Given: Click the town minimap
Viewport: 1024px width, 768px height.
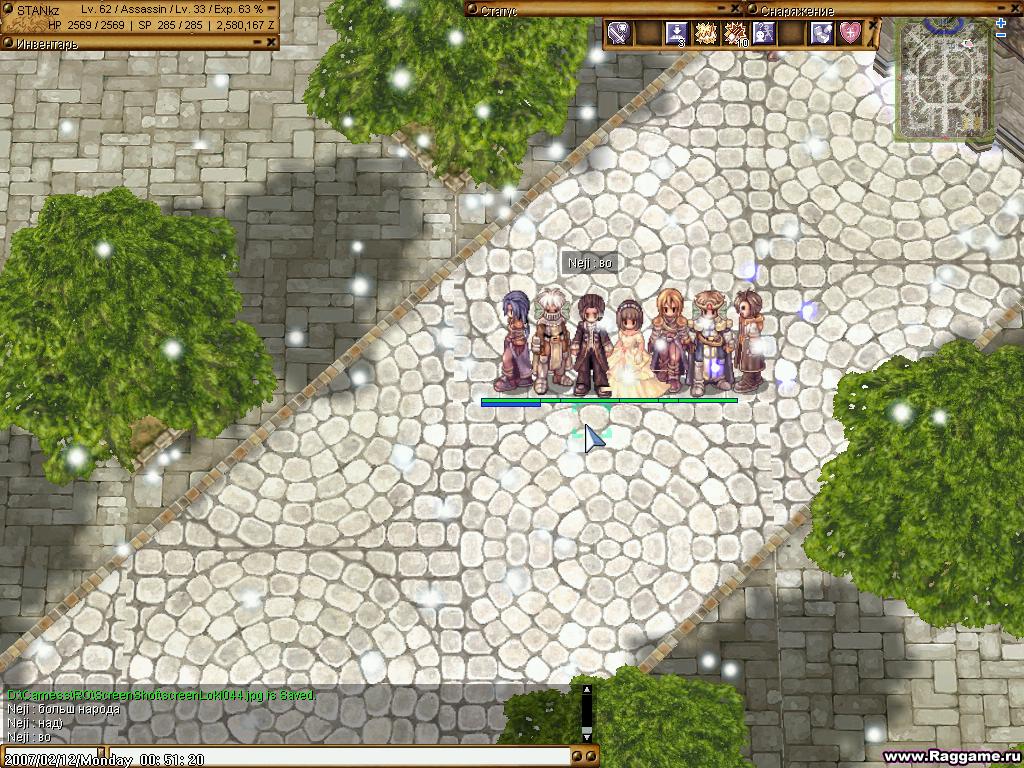Looking at the screenshot, I should click(x=942, y=78).
